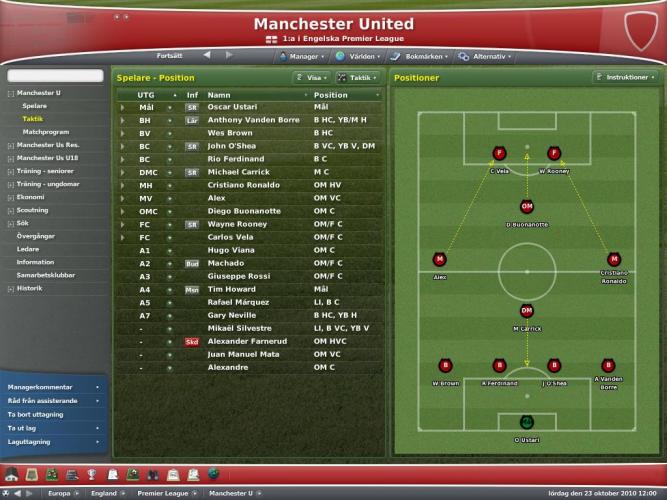This screenshot has height=500, width=667.
Task: Open Scouting in the sidebar
Action: pyautogui.click(x=32, y=210)
